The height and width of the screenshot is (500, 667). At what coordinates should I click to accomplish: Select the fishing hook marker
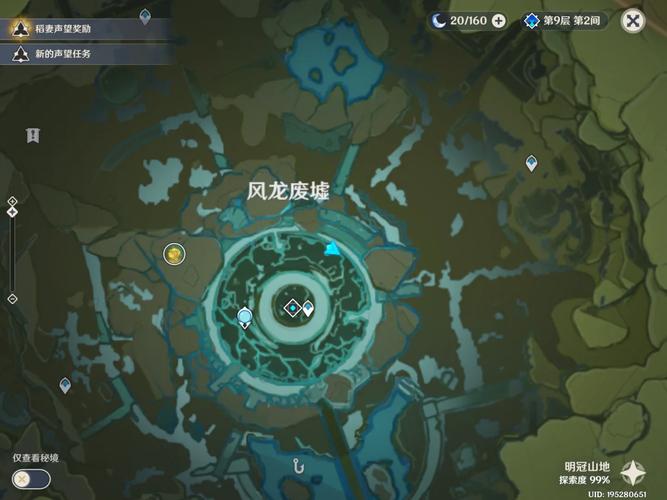tap(298, 464)
